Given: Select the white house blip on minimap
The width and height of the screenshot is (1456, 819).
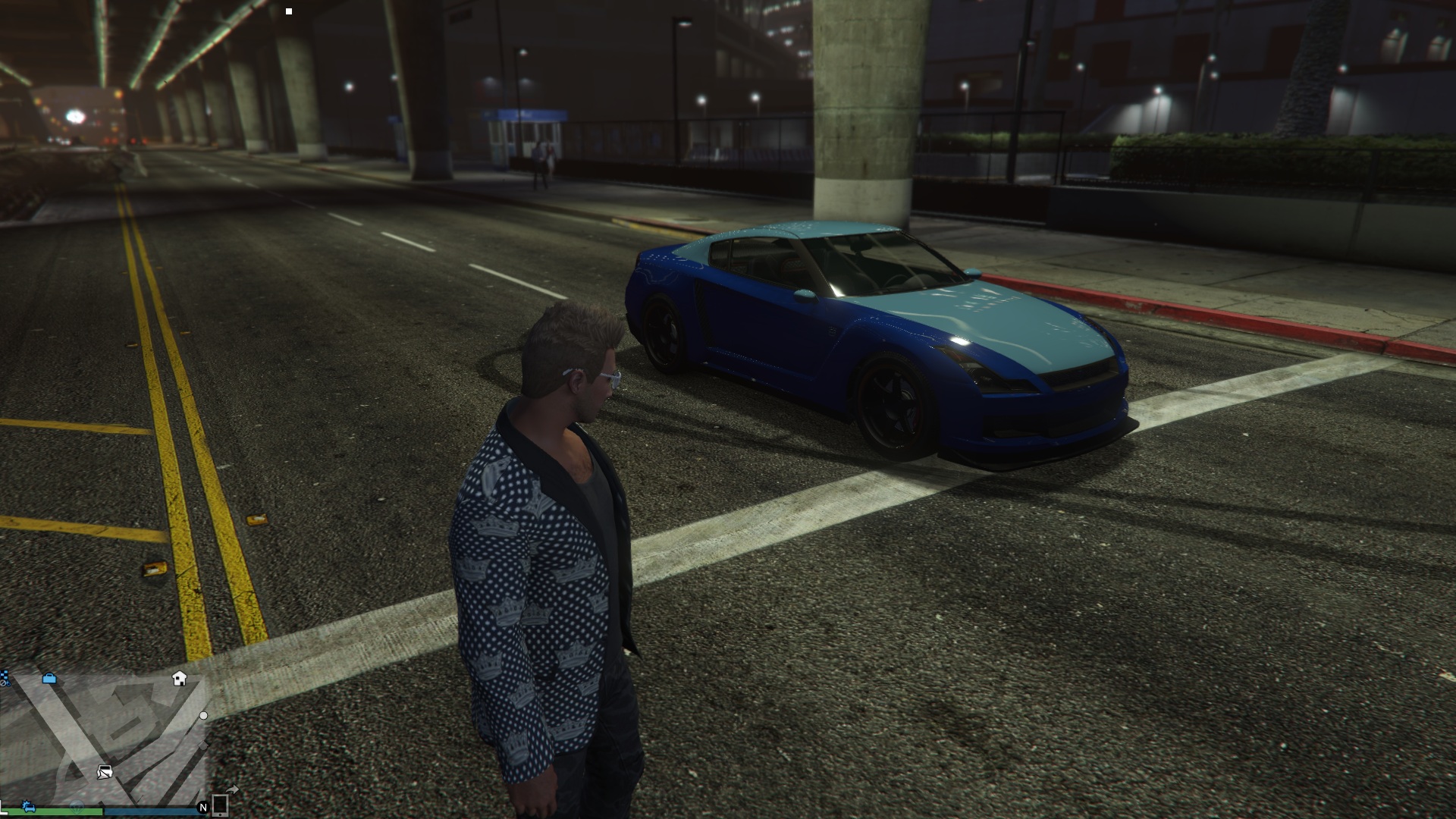Looking at the screenshot, I should click(x=180, y=678).
